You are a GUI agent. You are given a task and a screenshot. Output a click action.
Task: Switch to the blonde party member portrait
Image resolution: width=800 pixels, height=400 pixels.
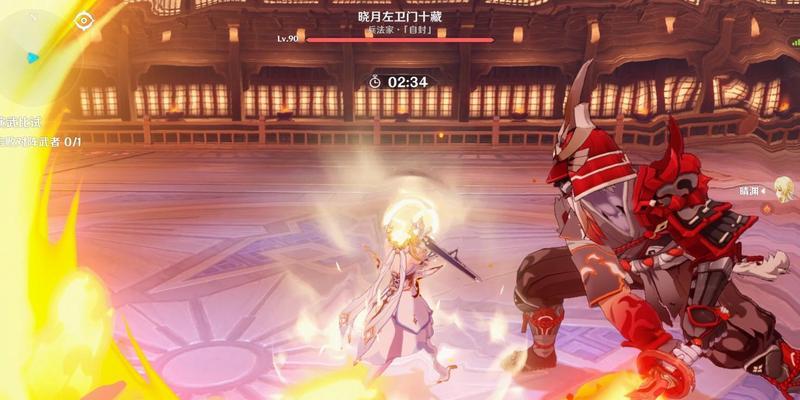[x=780, y=188]
